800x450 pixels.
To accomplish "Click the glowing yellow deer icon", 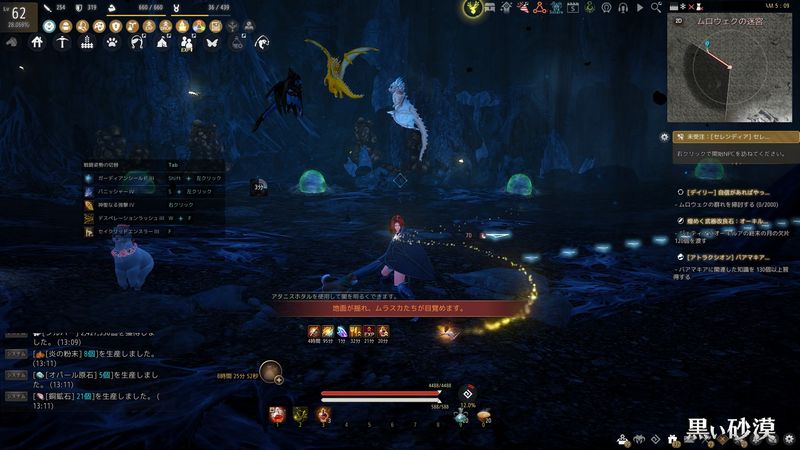I will [472, 9].
